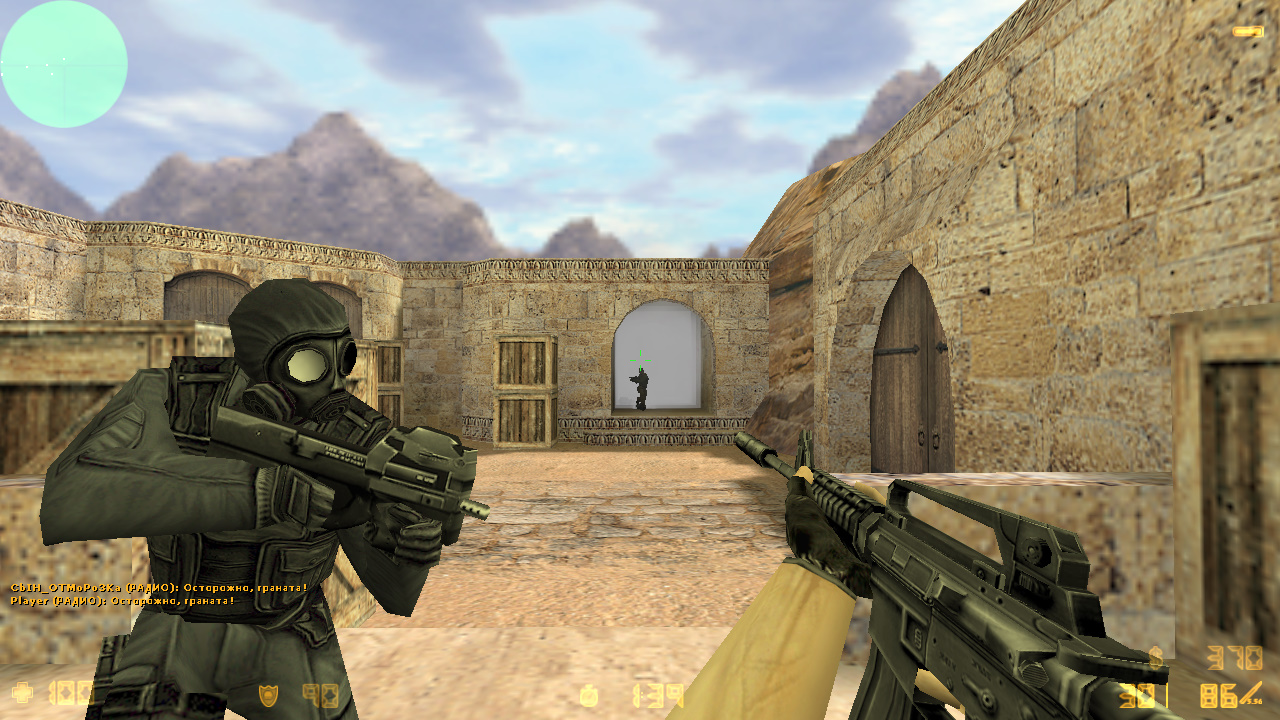Click the radar circle in the top-left corner
This screenshot has height=720, width=1280.
63,63
